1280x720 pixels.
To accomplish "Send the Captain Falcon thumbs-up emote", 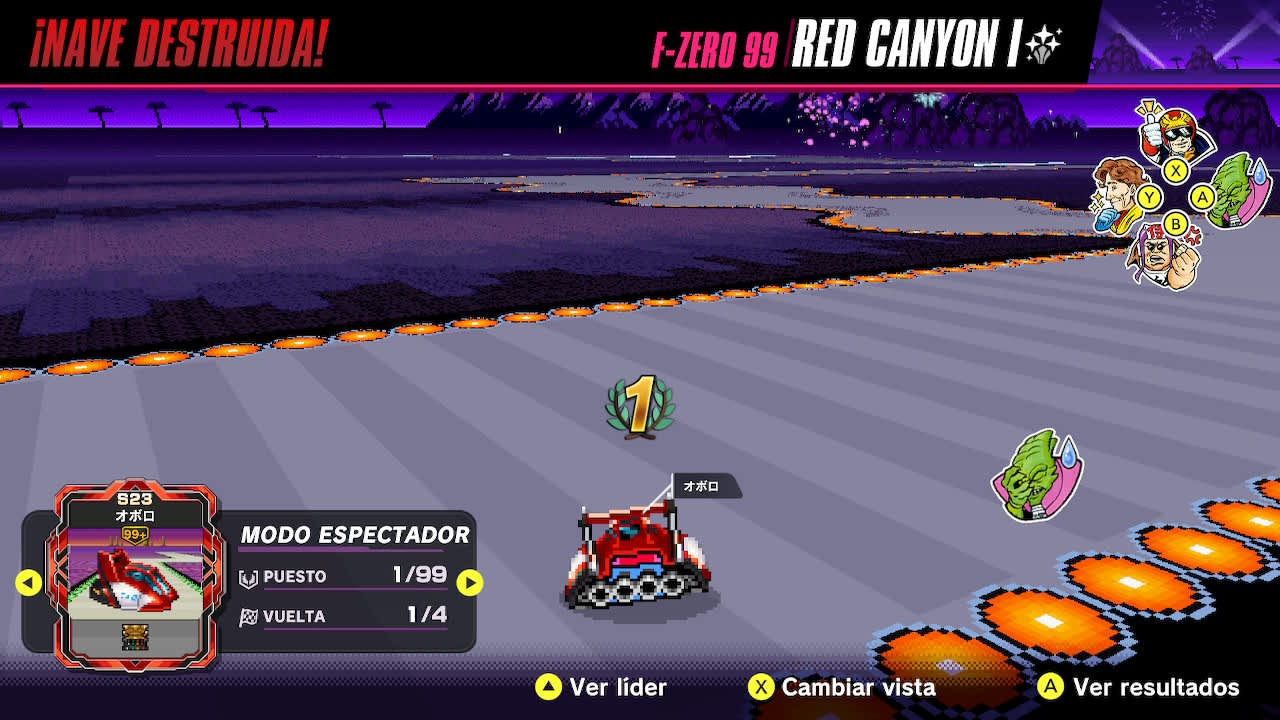I will click(1173, 132).
